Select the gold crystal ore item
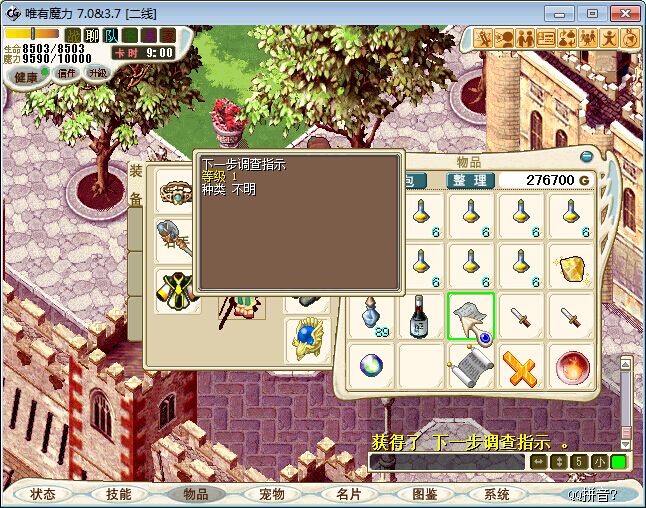 click(572, 267)
